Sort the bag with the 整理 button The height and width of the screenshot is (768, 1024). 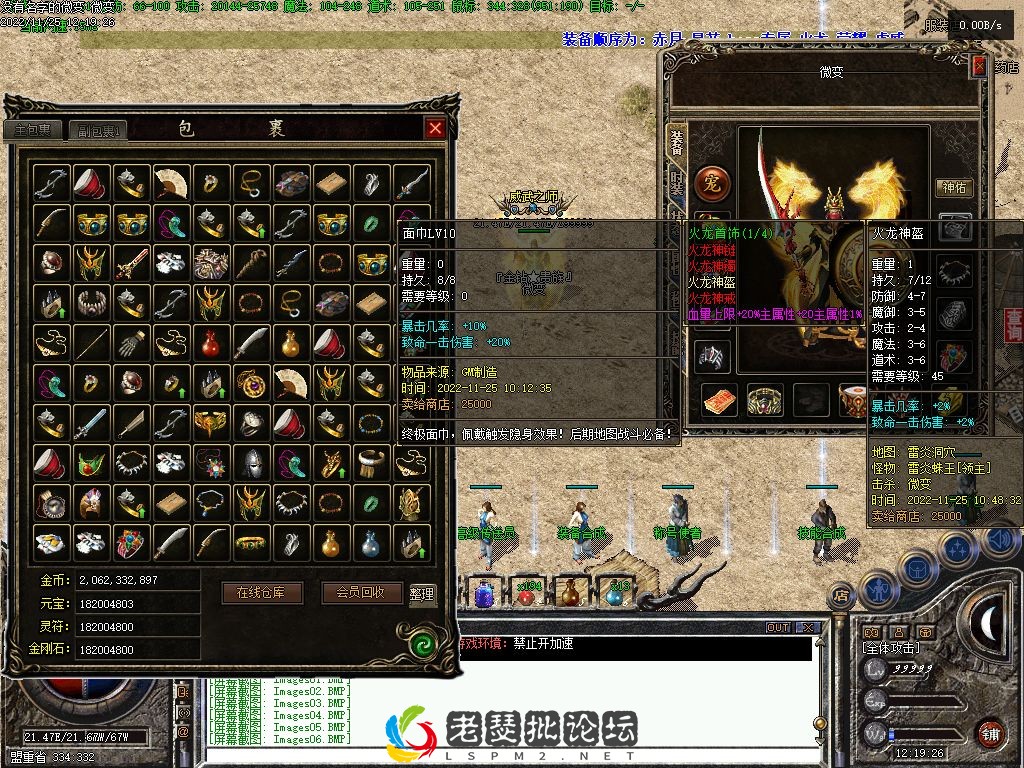(x=422, y=593)
